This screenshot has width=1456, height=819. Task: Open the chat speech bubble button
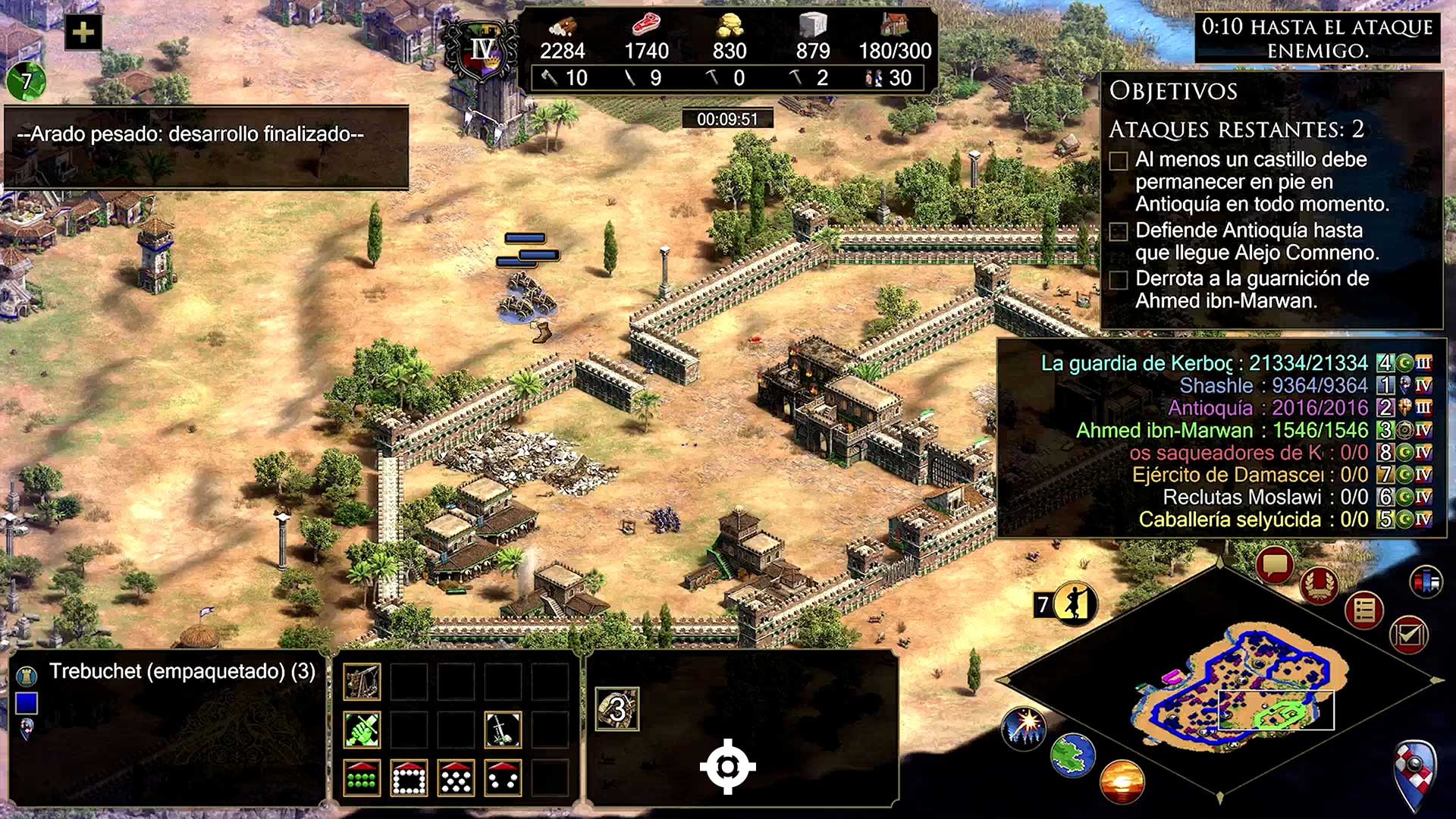pyautogui.click(x=1275, y=566)
